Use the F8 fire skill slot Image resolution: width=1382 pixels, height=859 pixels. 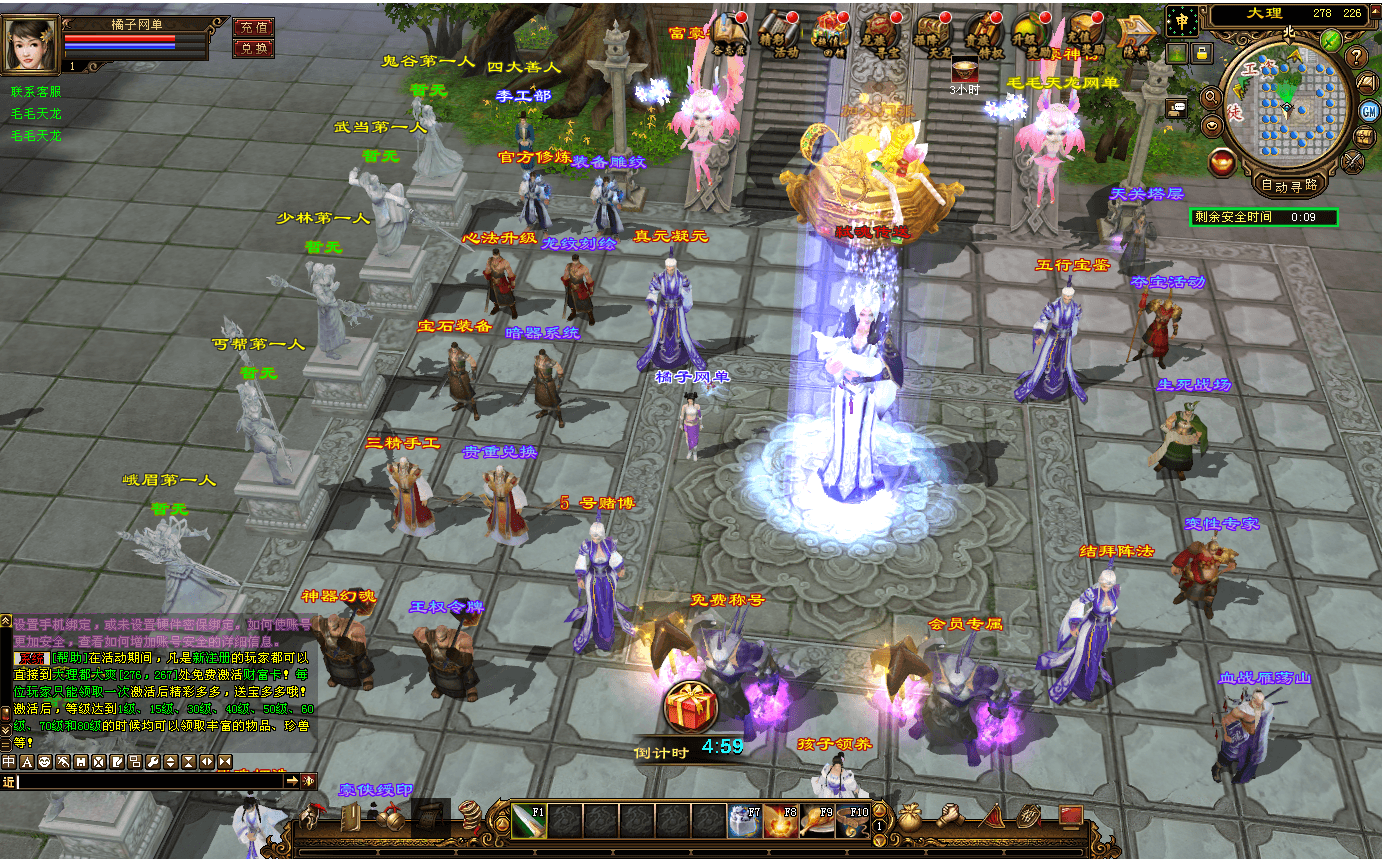coord(781,820)
